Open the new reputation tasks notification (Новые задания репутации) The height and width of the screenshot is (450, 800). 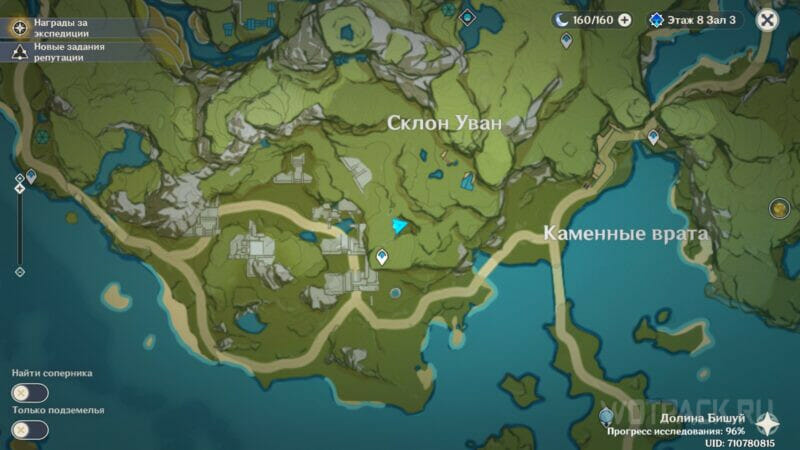(x=19, y=52)
